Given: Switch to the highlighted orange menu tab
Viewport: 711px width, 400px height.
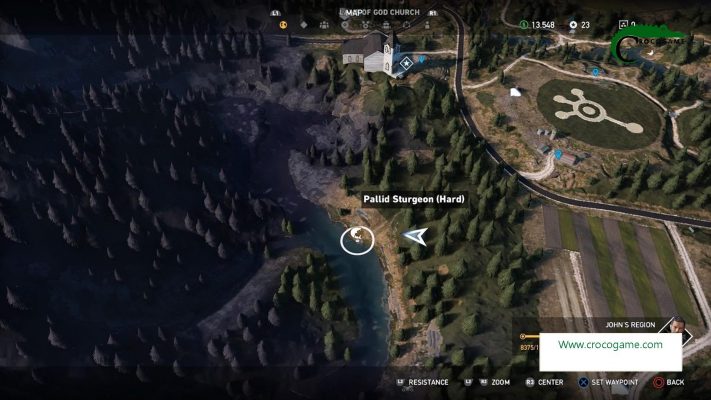Looking at the screenshot, I should (x=283, y=25).
